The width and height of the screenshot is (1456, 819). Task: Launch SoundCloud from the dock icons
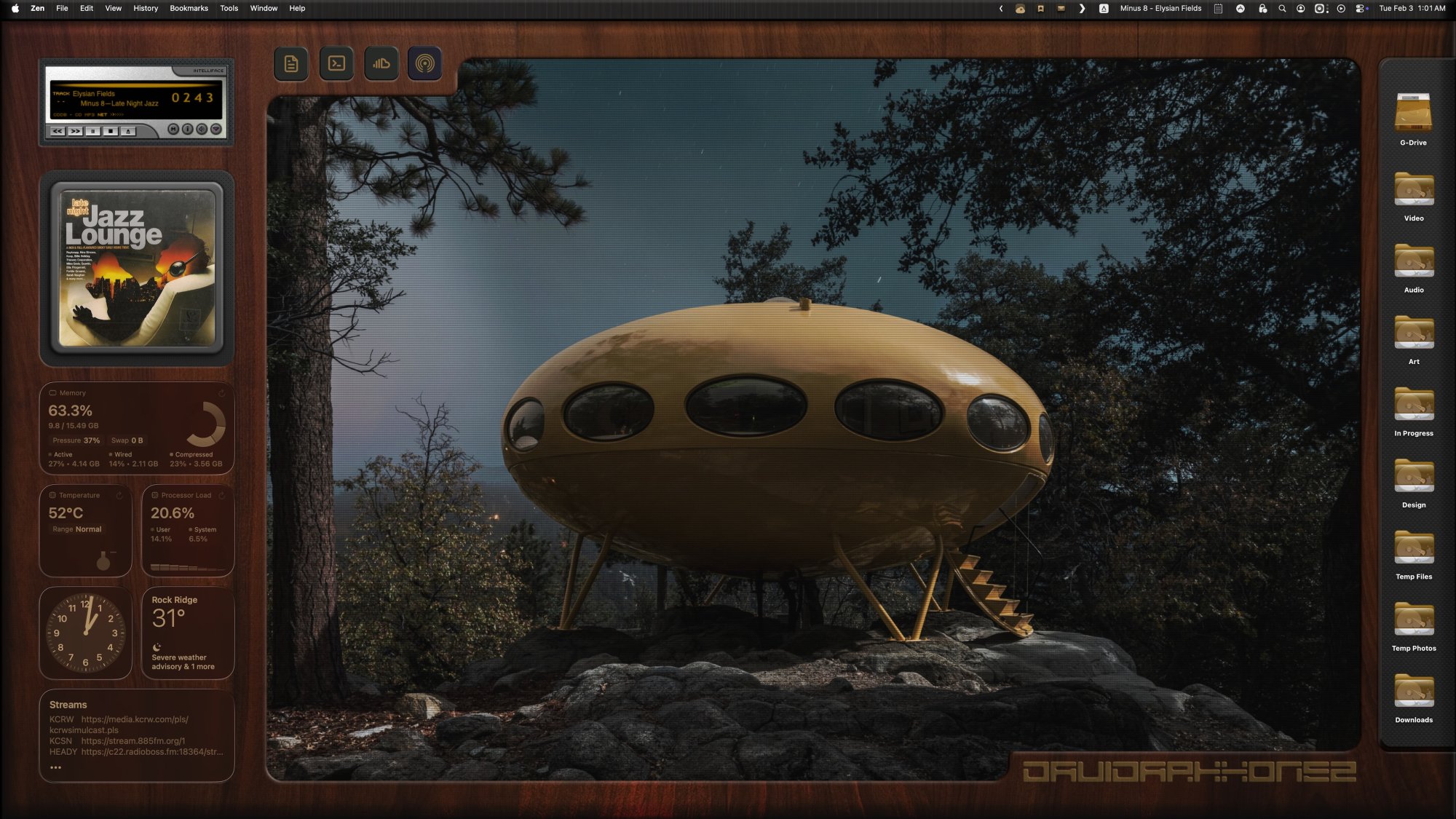(381, 63)
